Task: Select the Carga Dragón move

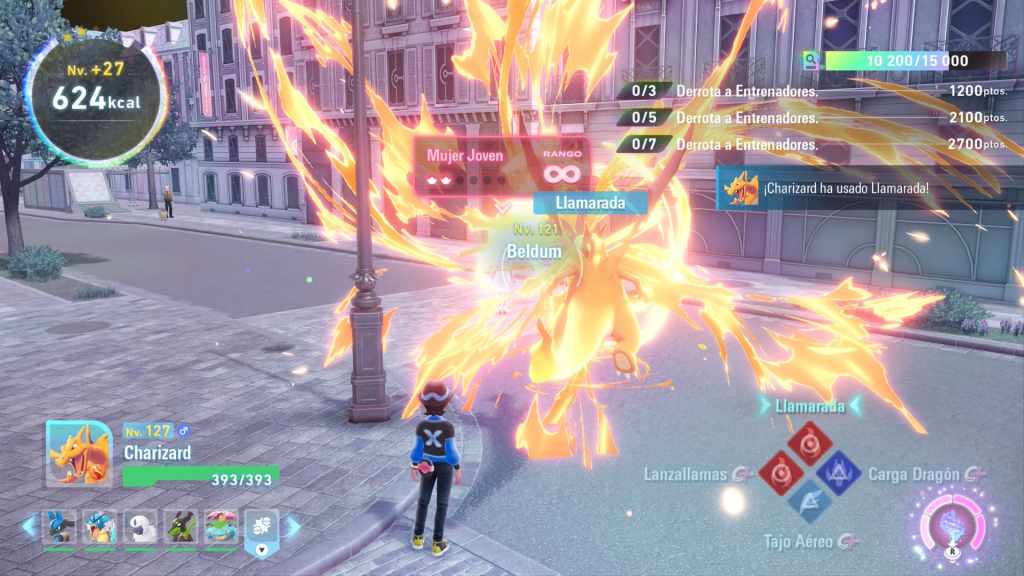Action: coord(838,473)
